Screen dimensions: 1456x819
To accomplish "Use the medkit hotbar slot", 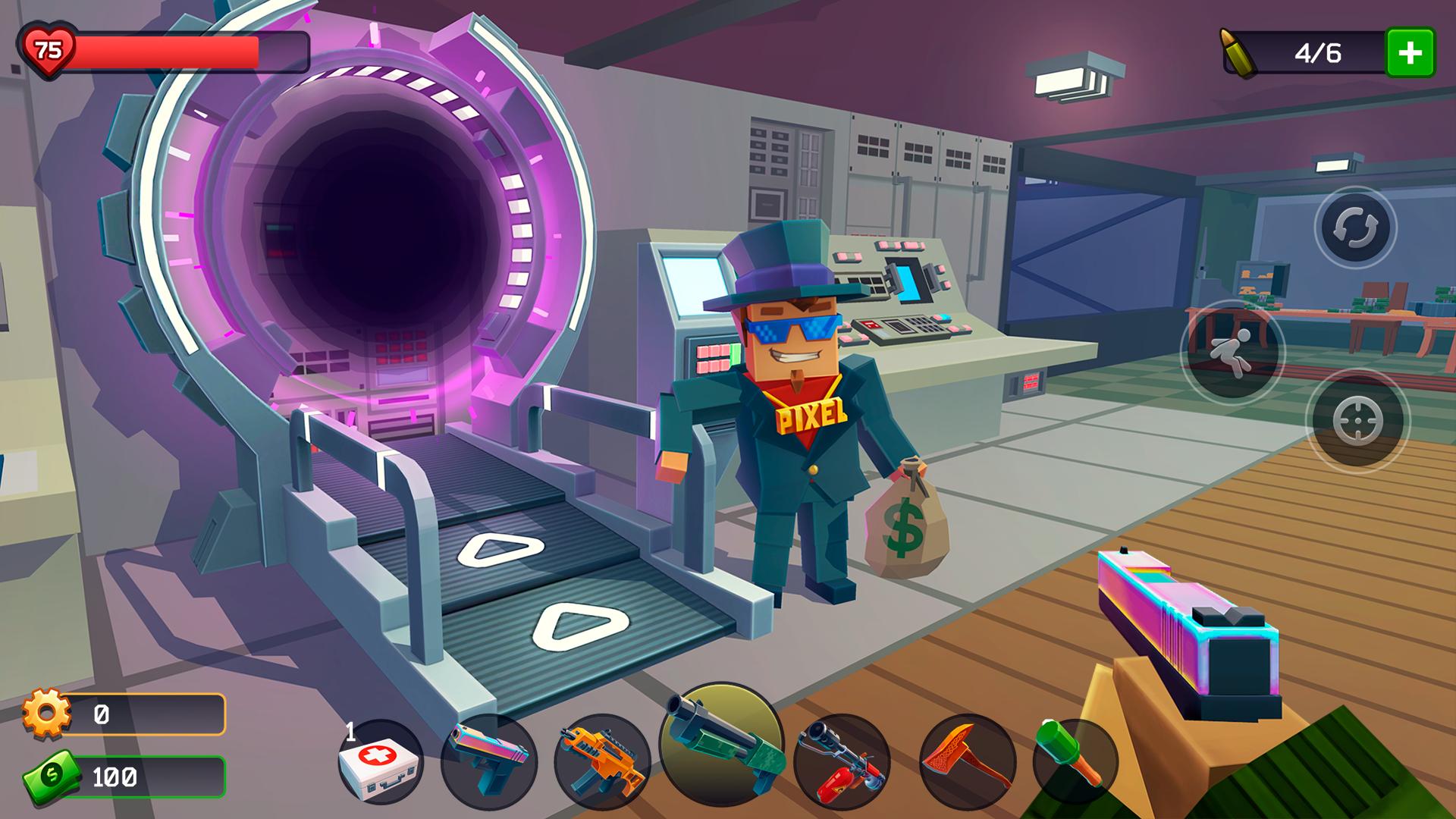I will click(381, 761).
